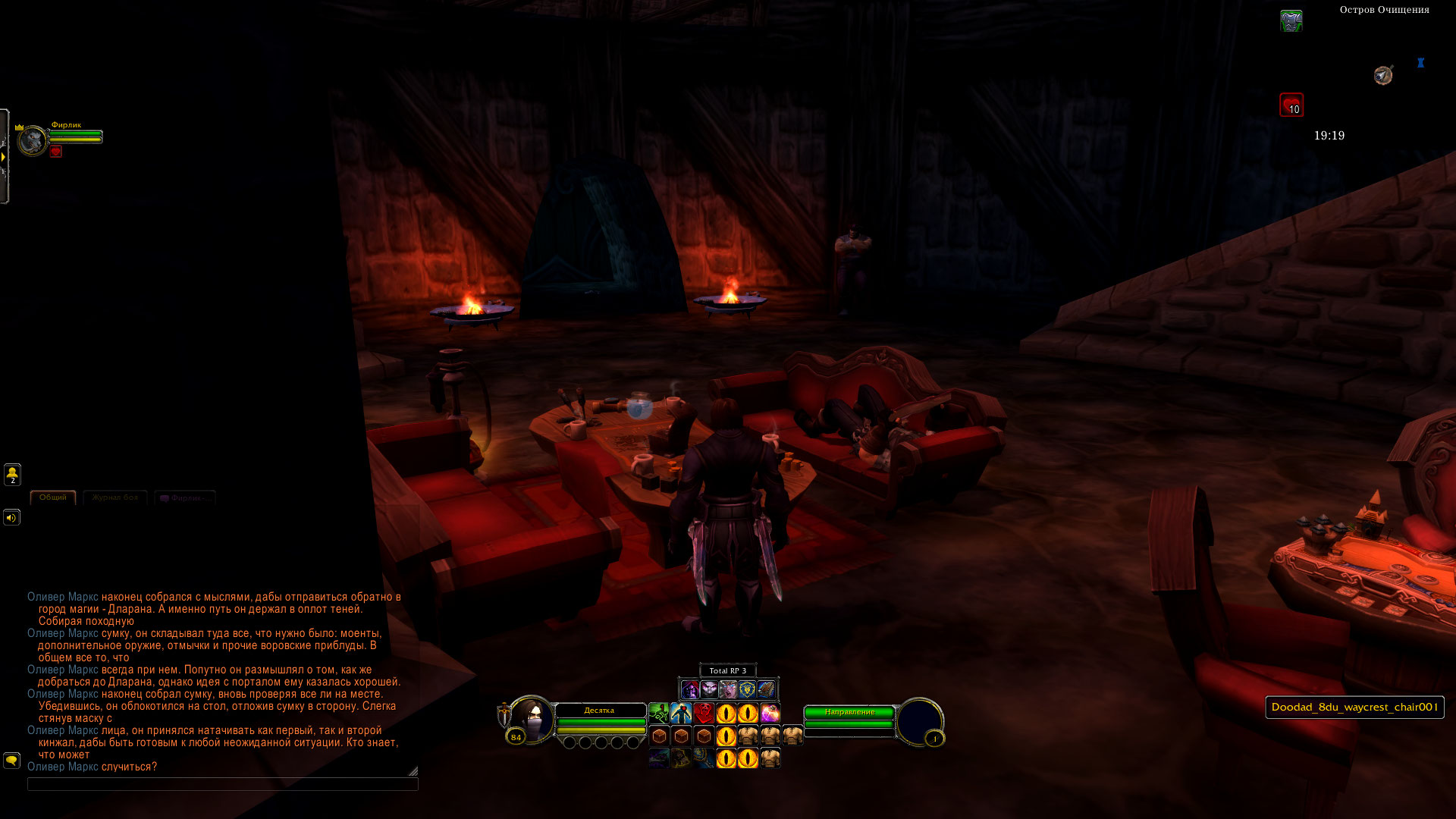The height and width of the screenshot is (819, 1456).
Task: Click the minimap tracking icon
Action: point(1383,75)
